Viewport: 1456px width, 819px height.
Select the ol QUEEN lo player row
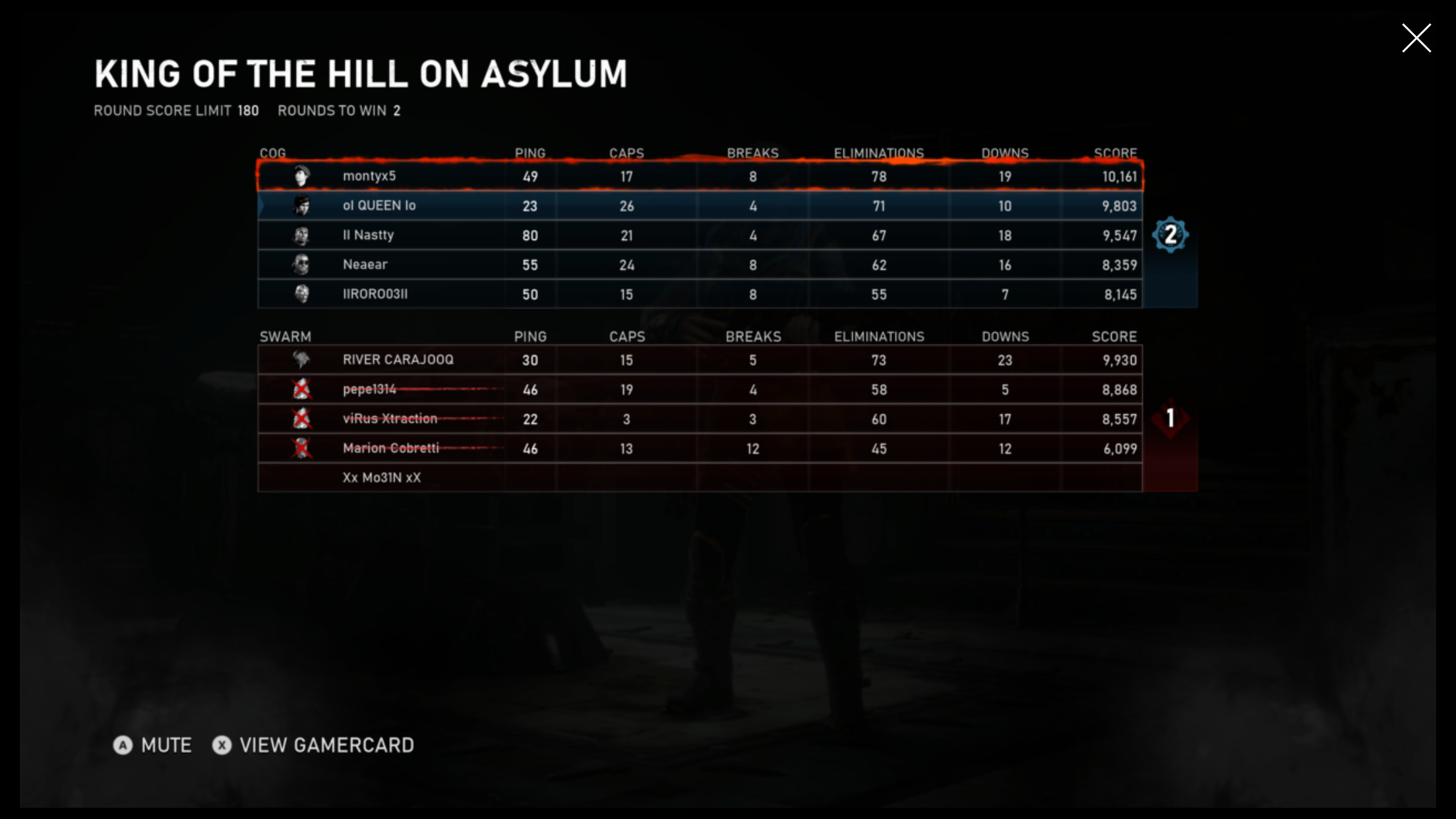(x=699, y=206)
